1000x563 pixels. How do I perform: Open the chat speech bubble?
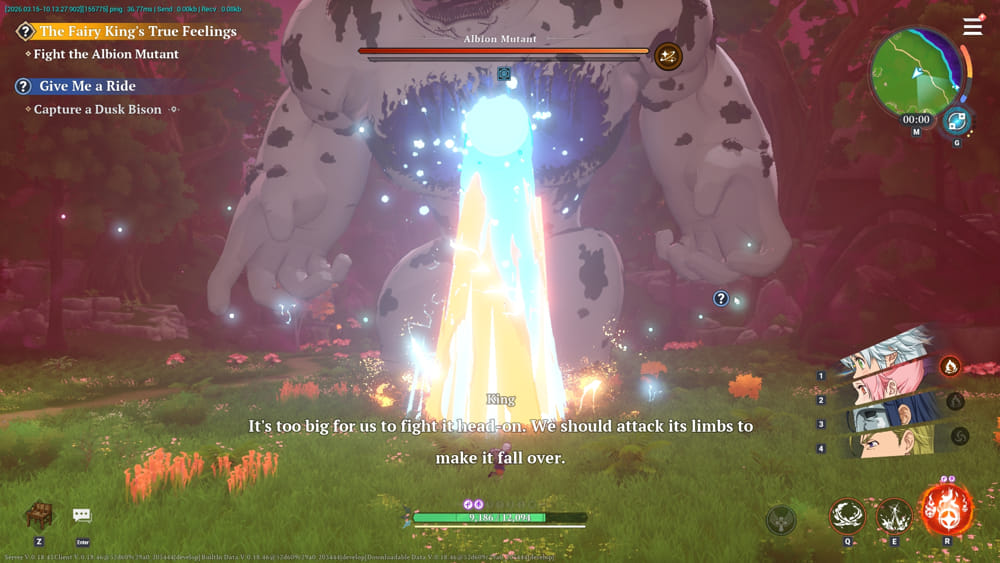(x=82, y=515)
